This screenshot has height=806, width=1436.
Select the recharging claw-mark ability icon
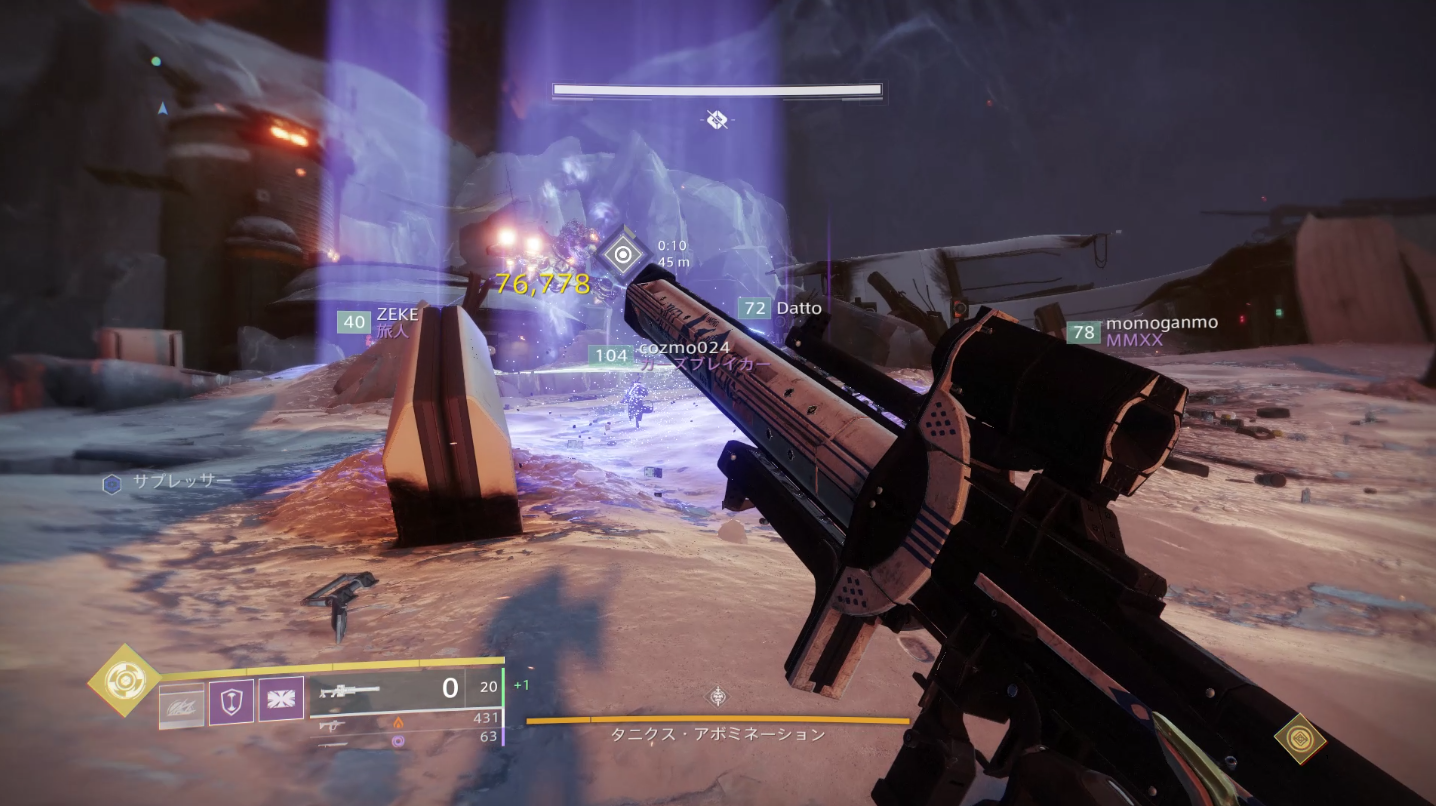pos(181,706)
